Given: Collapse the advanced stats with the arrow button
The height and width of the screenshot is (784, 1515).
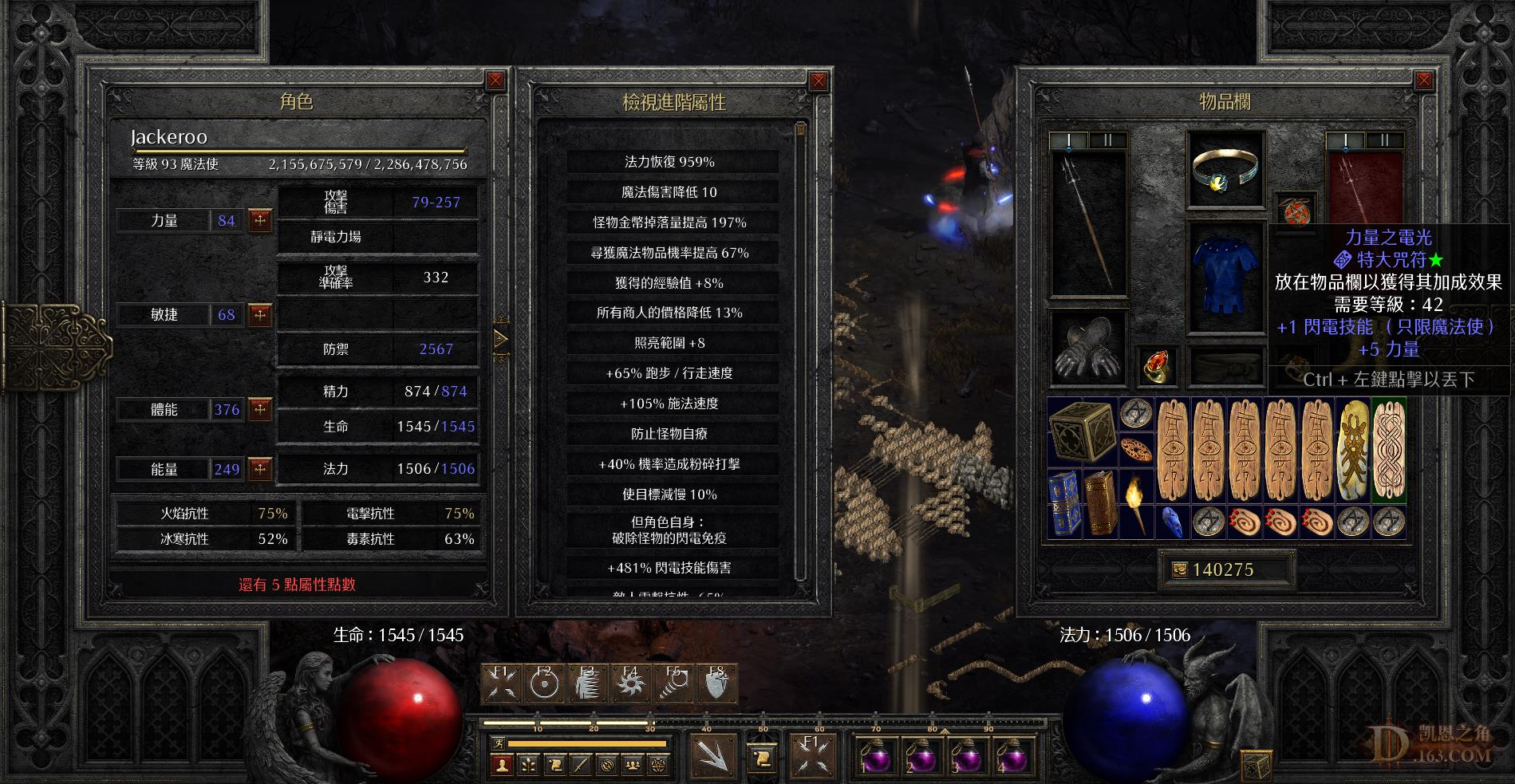Looking at the screenshot, I should [501, 341].
